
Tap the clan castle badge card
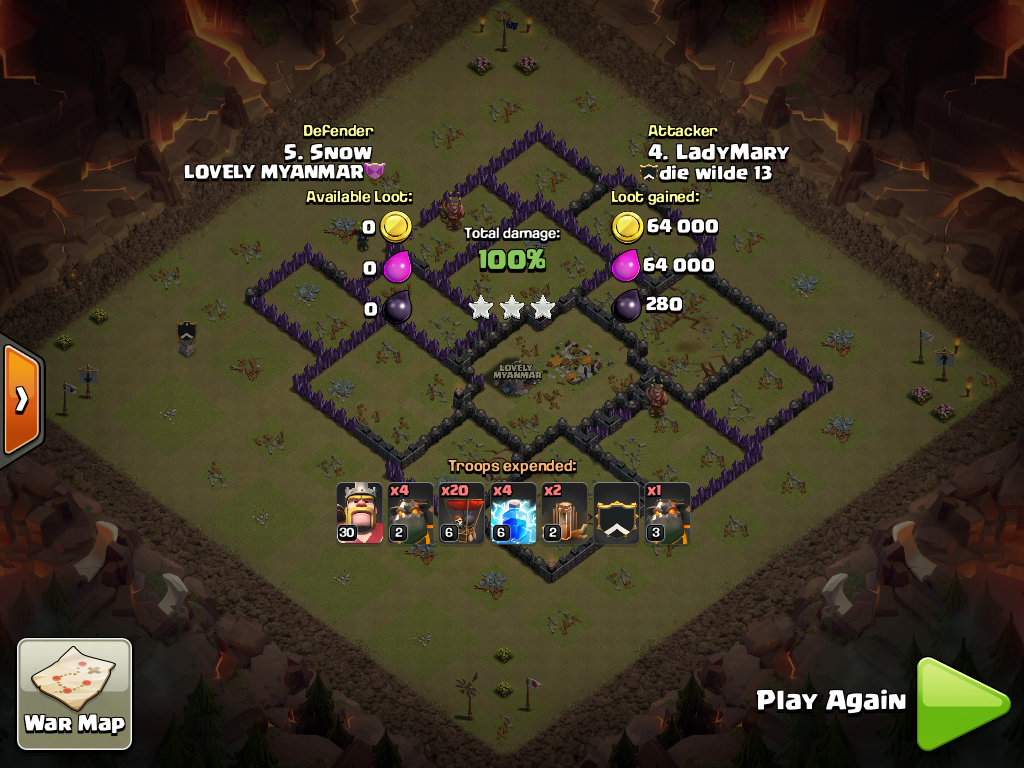[616, 514]
